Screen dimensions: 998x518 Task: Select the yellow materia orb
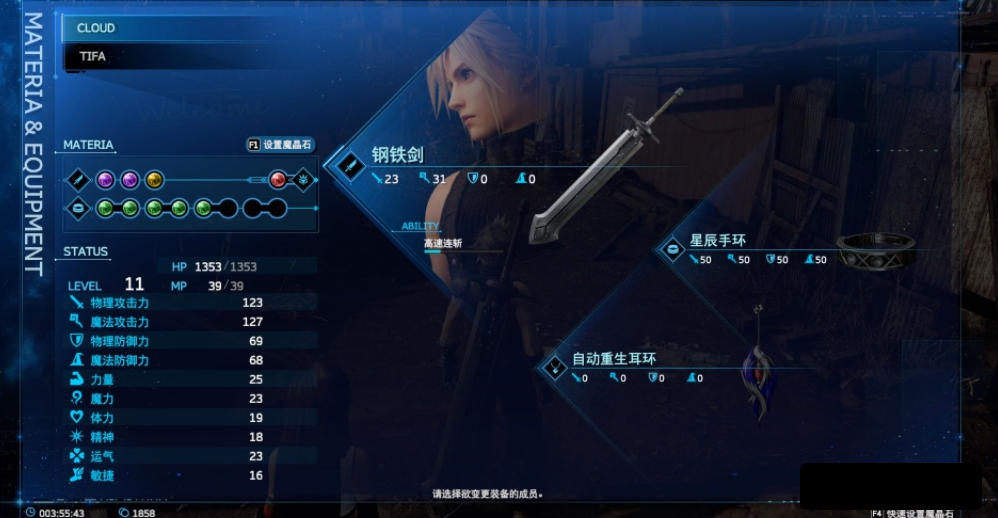click(x=154, y=180)
